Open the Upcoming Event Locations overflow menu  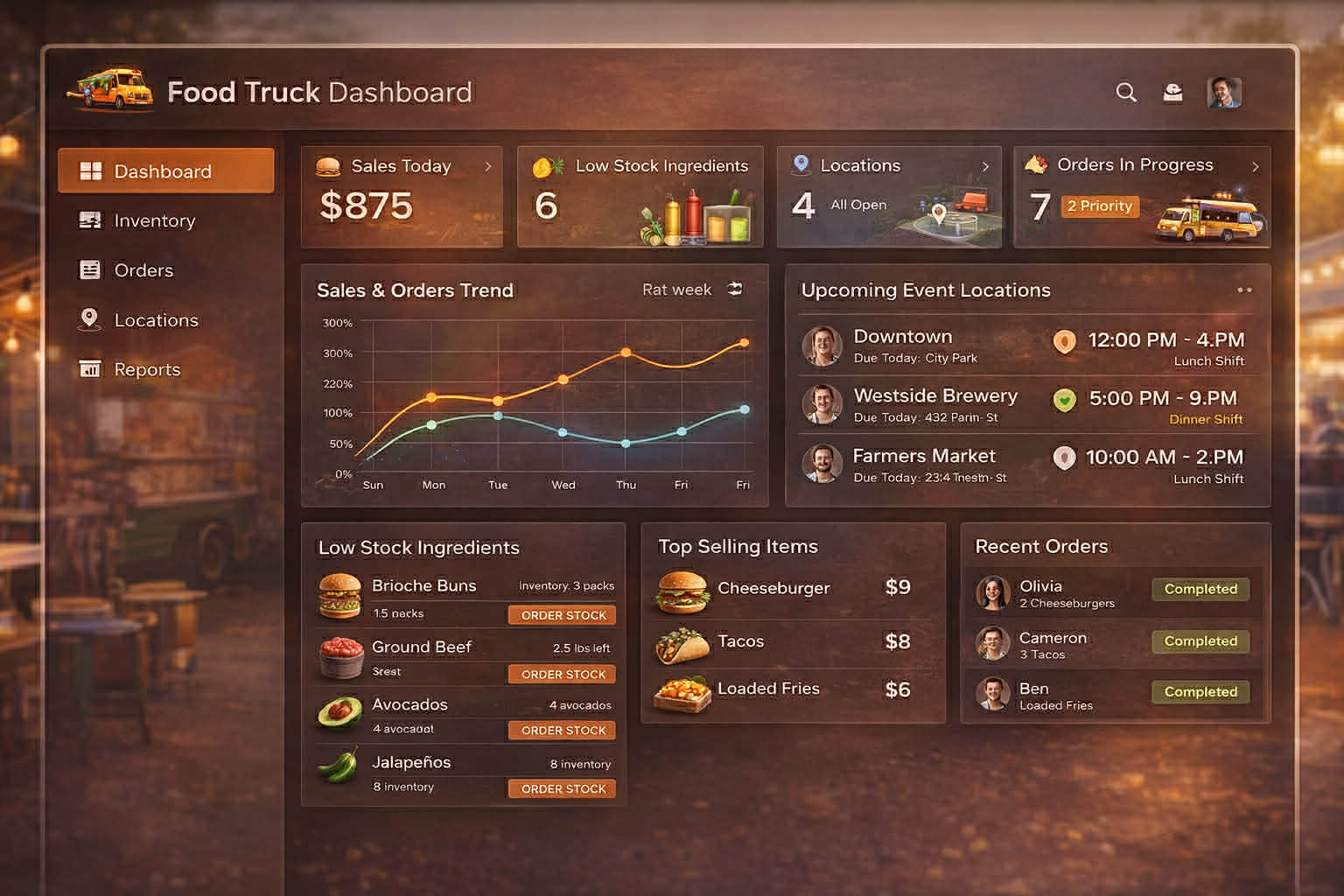(1245, 290)
